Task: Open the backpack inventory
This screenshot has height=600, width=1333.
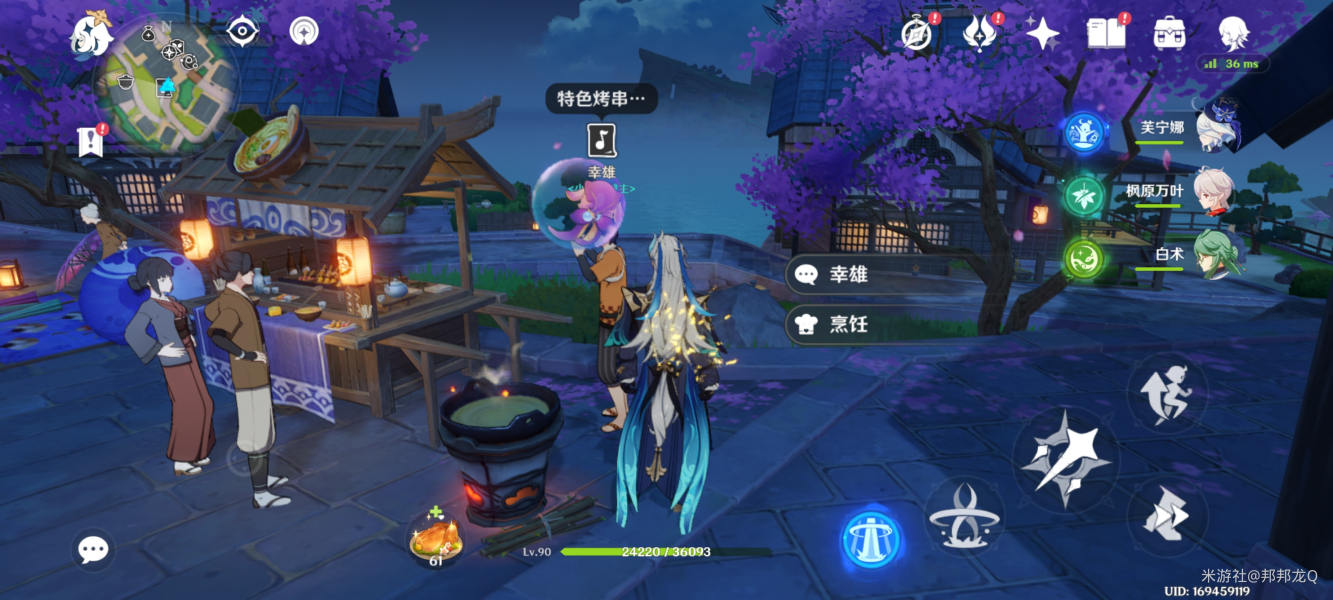Action: point(1169,33)
